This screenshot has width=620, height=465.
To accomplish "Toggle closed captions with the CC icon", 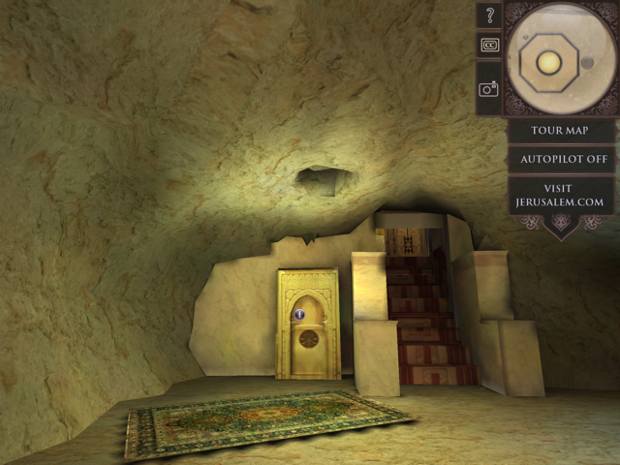I will click(x=489, y=45).
